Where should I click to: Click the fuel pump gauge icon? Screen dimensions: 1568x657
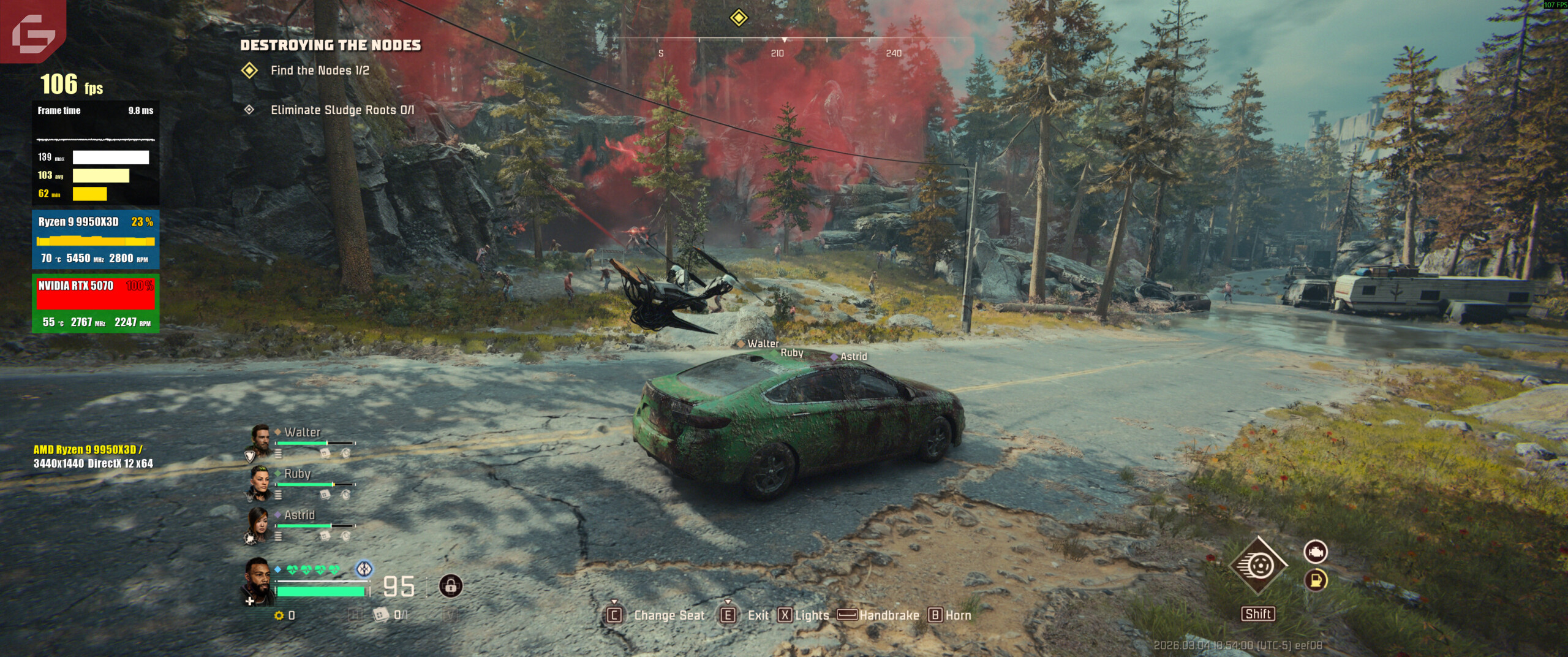(x=1315, y=580)
